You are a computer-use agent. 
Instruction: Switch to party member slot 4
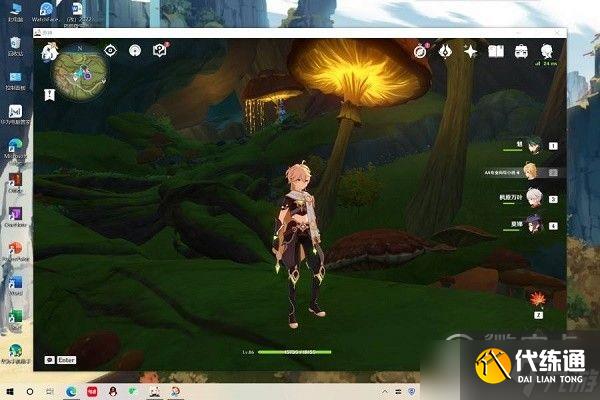click(536, 225)
